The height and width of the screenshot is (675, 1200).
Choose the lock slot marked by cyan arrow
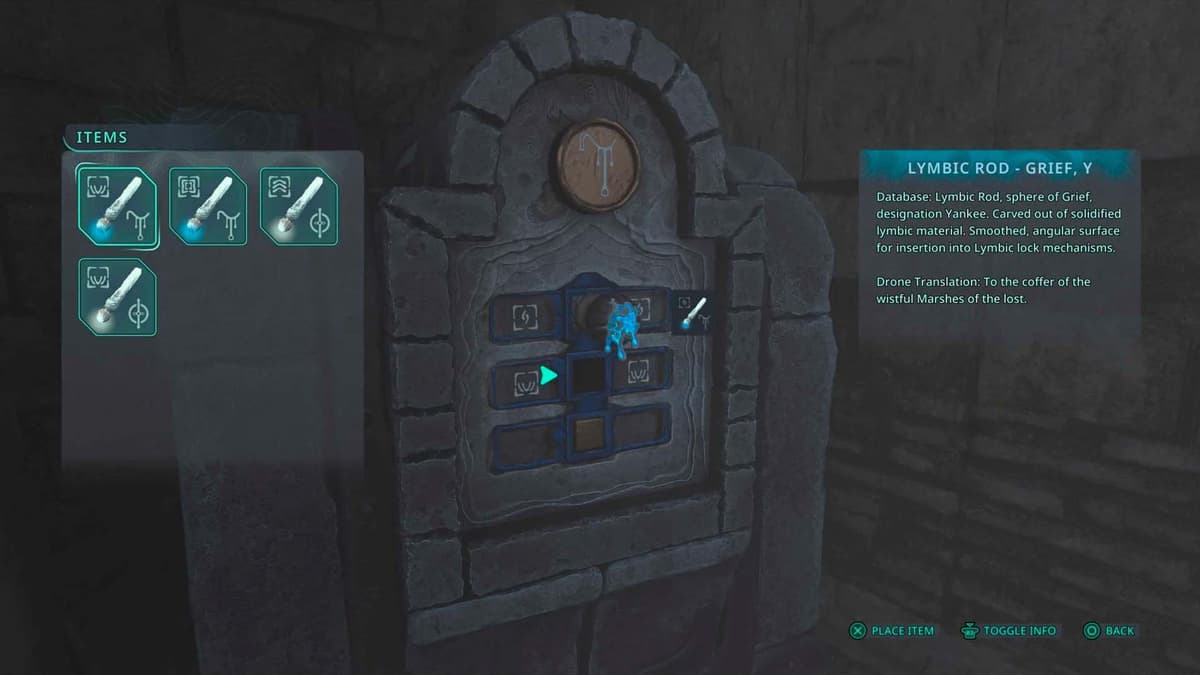pos(588,375)
